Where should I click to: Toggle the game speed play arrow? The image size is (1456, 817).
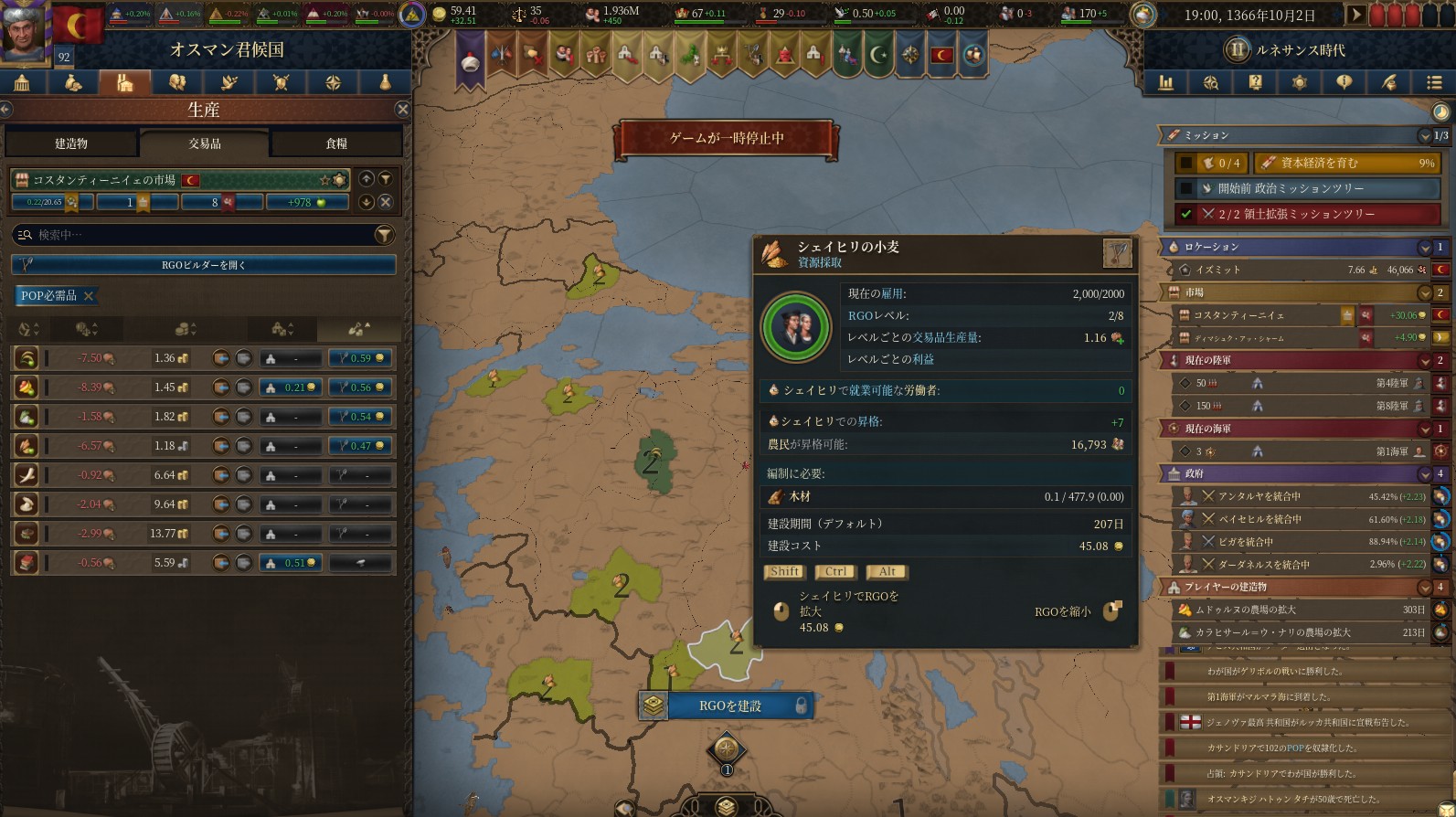[1356, 15]
